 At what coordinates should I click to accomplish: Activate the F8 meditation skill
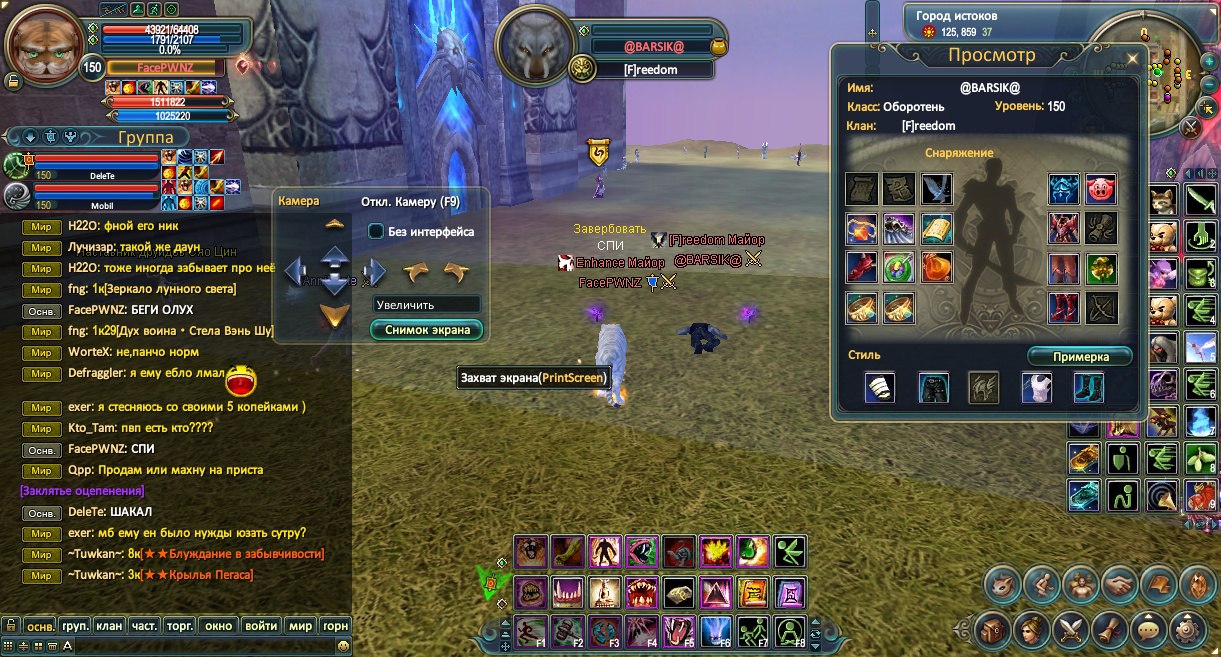pyautogui.click(x=790, y=632)
